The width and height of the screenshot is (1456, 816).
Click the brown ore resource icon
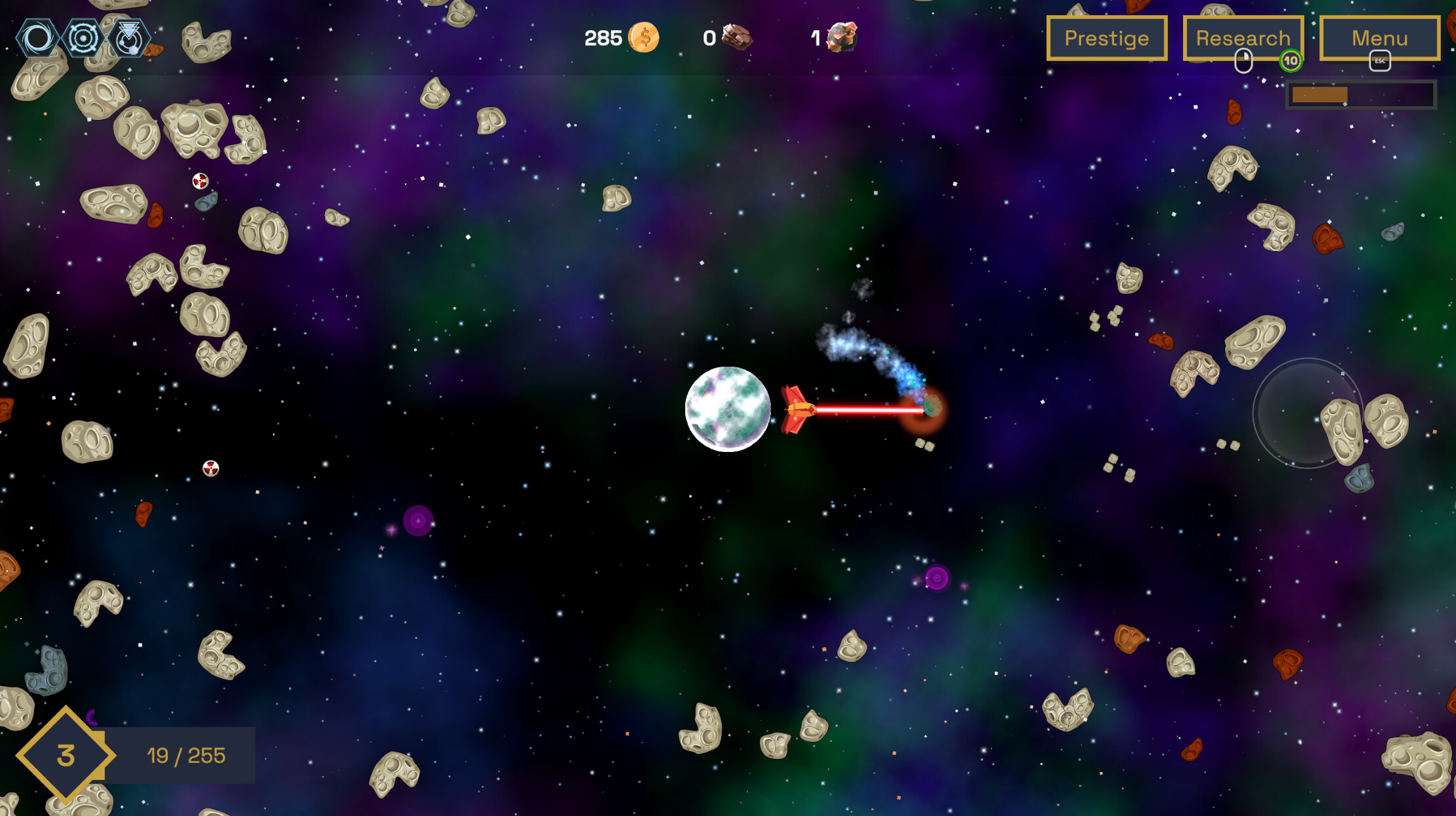[x=736, y=37]
